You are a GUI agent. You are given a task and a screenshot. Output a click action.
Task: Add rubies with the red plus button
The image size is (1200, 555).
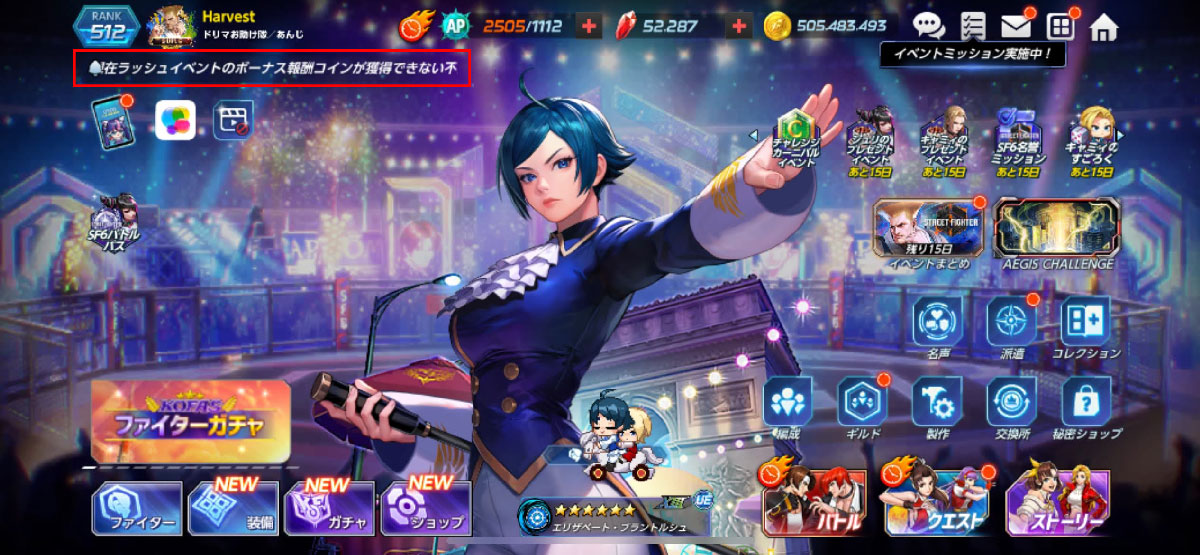pos(739,27)
